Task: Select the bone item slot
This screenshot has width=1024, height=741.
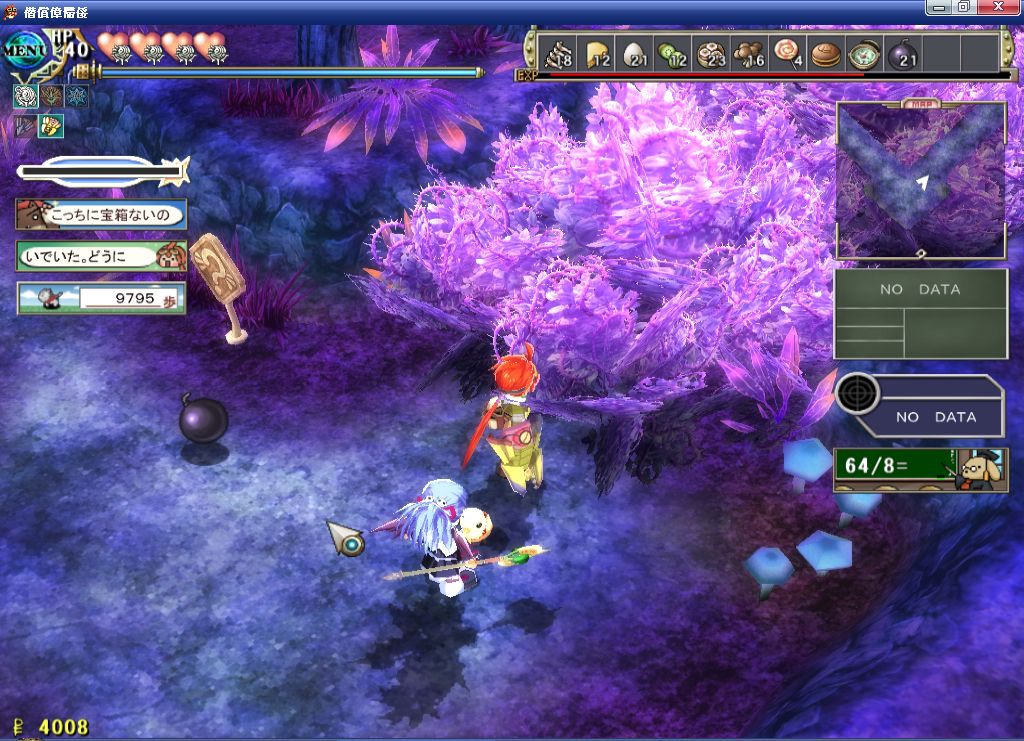Action: click(557, 52)
